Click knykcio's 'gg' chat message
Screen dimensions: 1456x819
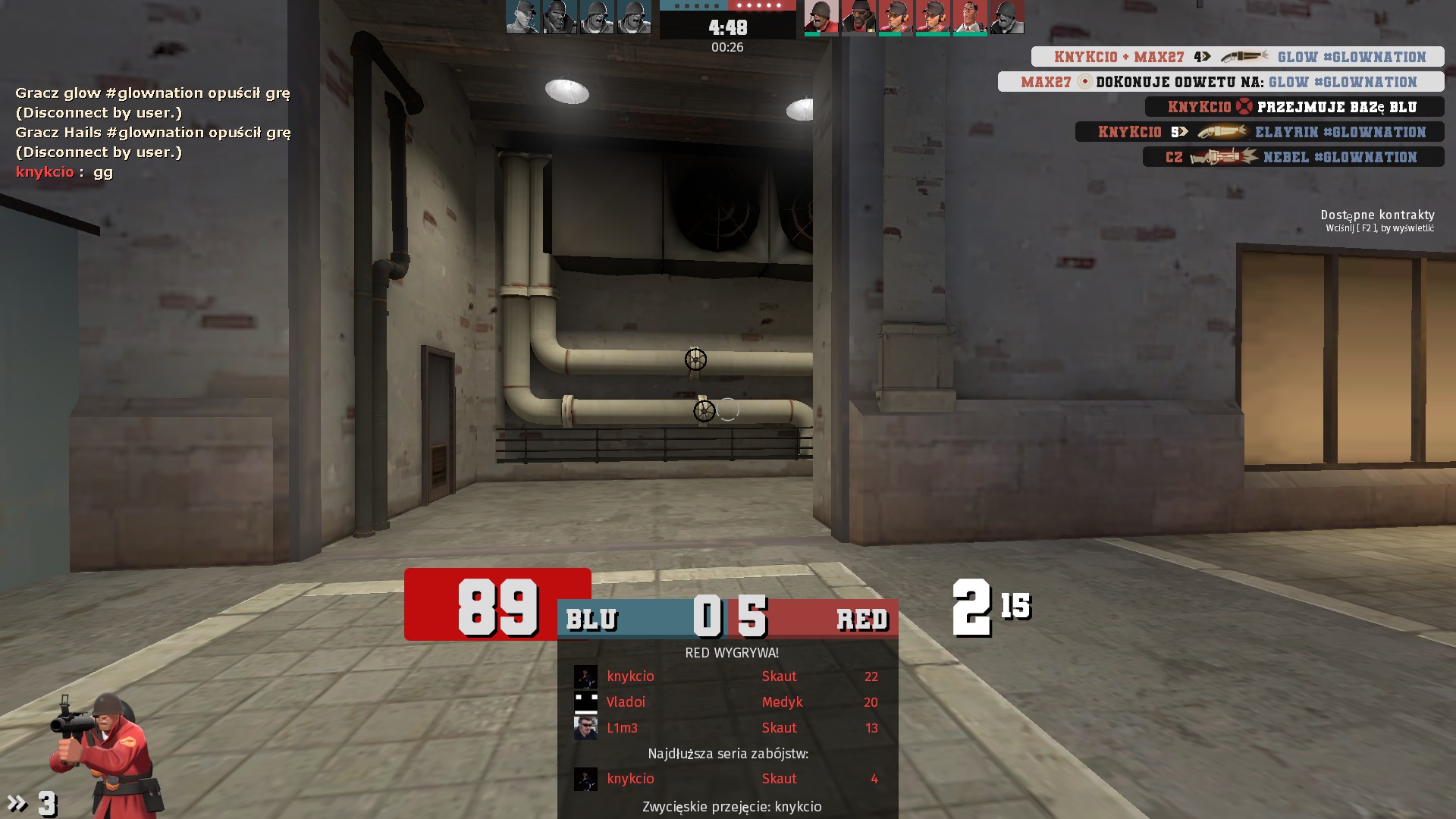tap(64, 172)
